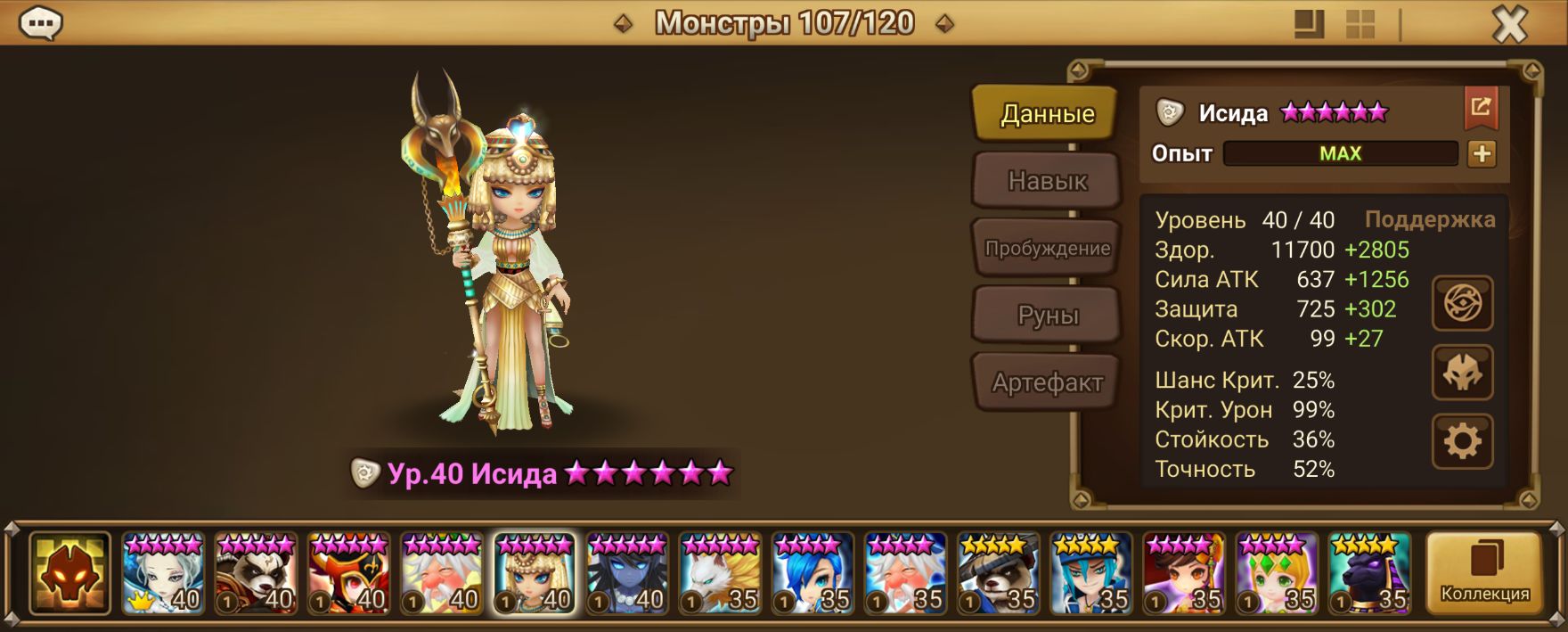
Task: Open the Коллекция button
Action: [x=1484, y=574]
